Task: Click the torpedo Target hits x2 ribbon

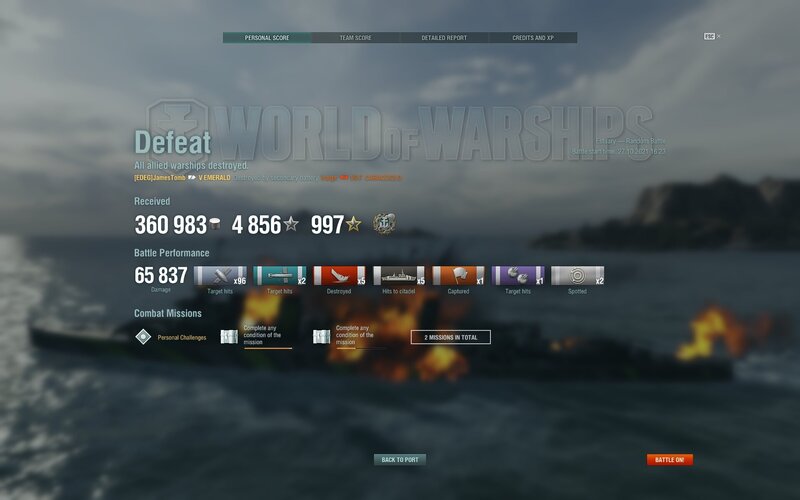Action: click(x=280, y=276)
